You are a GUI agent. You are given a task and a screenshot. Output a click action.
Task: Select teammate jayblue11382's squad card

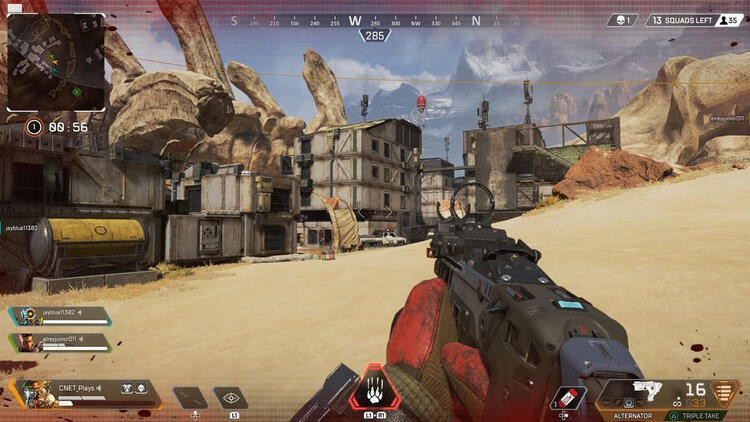60,315
